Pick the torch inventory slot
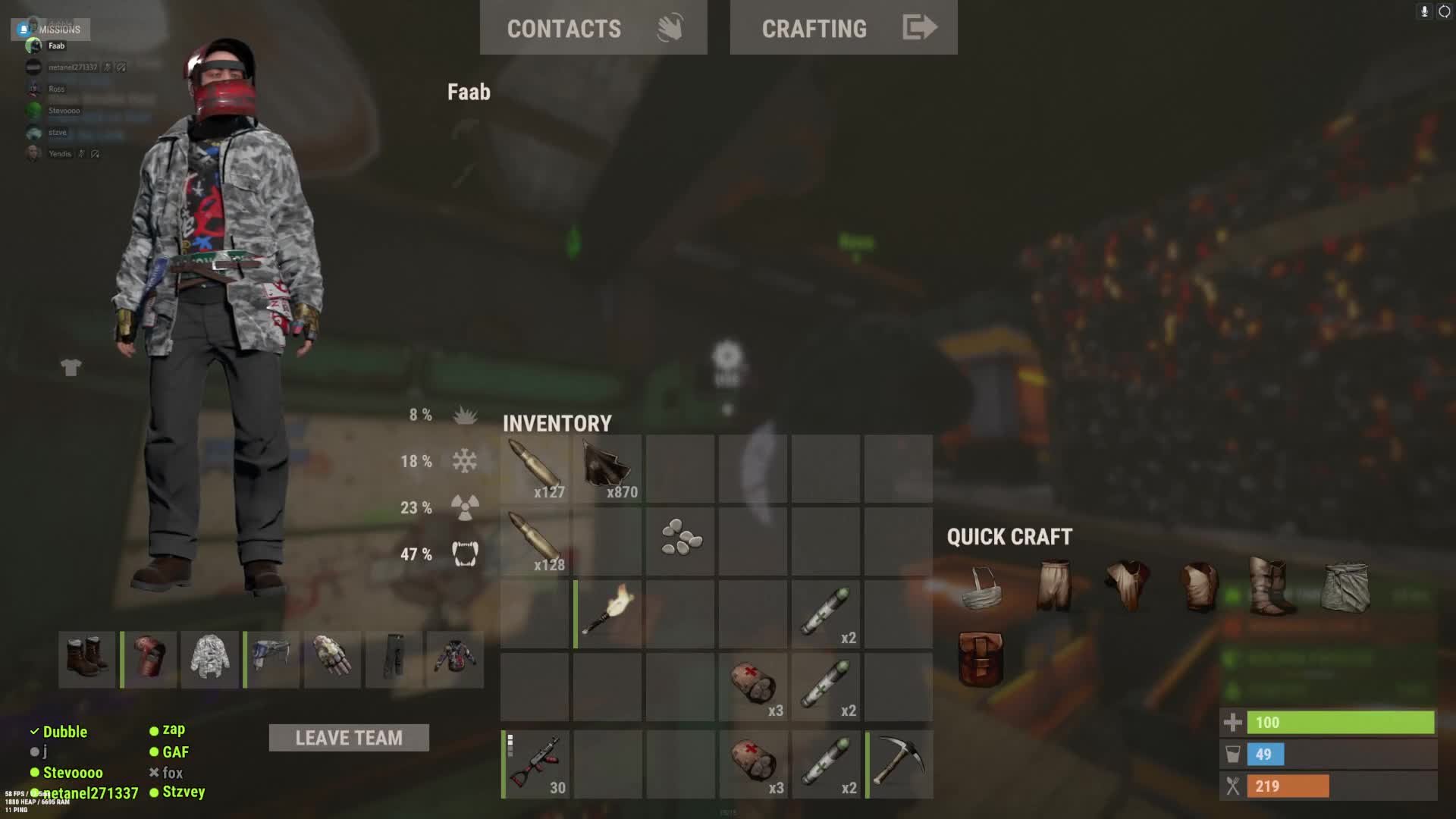Screen dimensions: 1456x819 coord(608,614)
